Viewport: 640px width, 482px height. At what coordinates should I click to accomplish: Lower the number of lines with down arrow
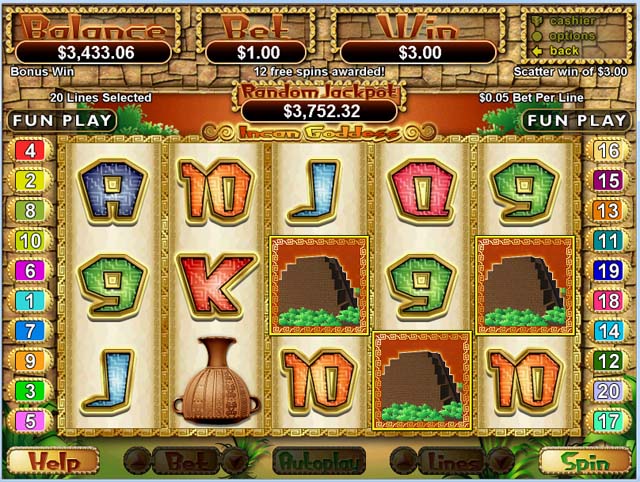pyautogui.click(x=501, y=462)
